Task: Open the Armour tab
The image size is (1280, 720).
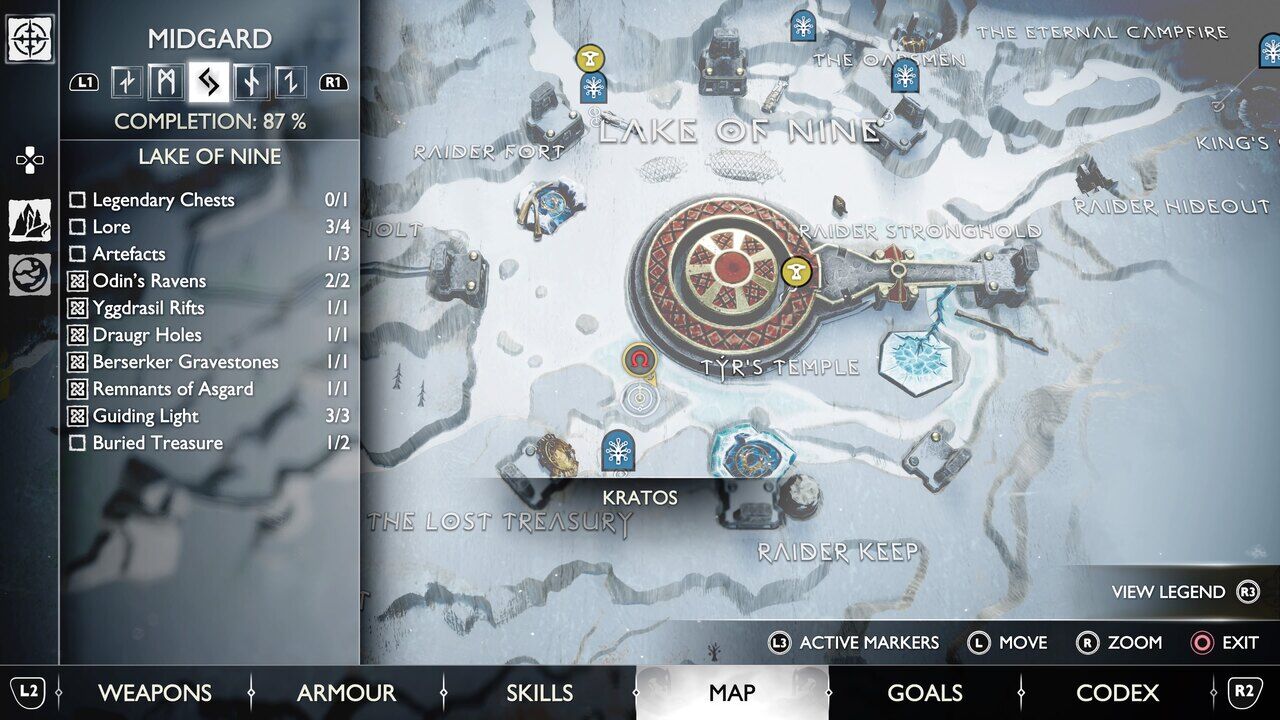Action: coord(346,692)
